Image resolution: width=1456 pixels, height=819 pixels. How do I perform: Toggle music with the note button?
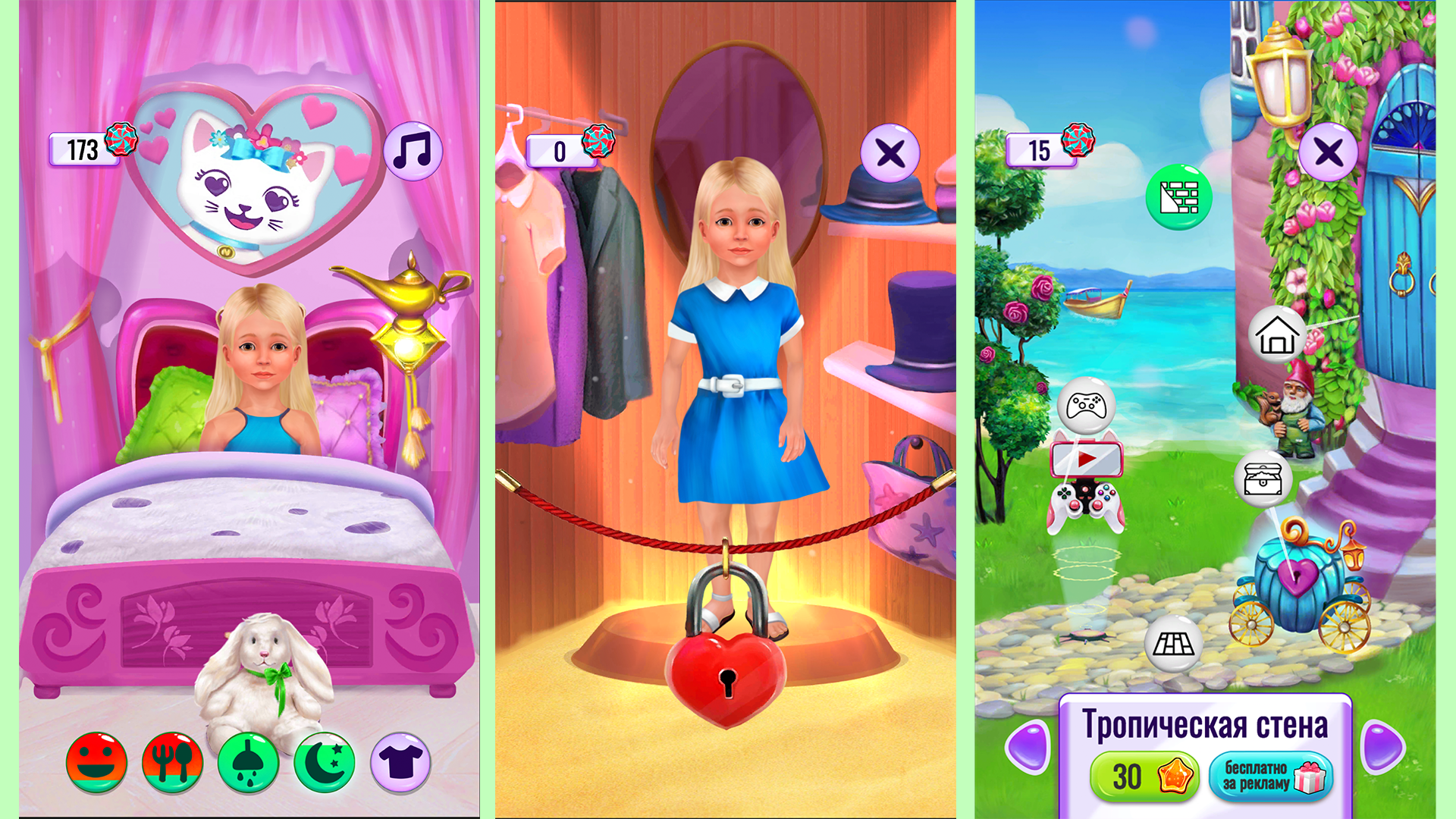(413, 149)
